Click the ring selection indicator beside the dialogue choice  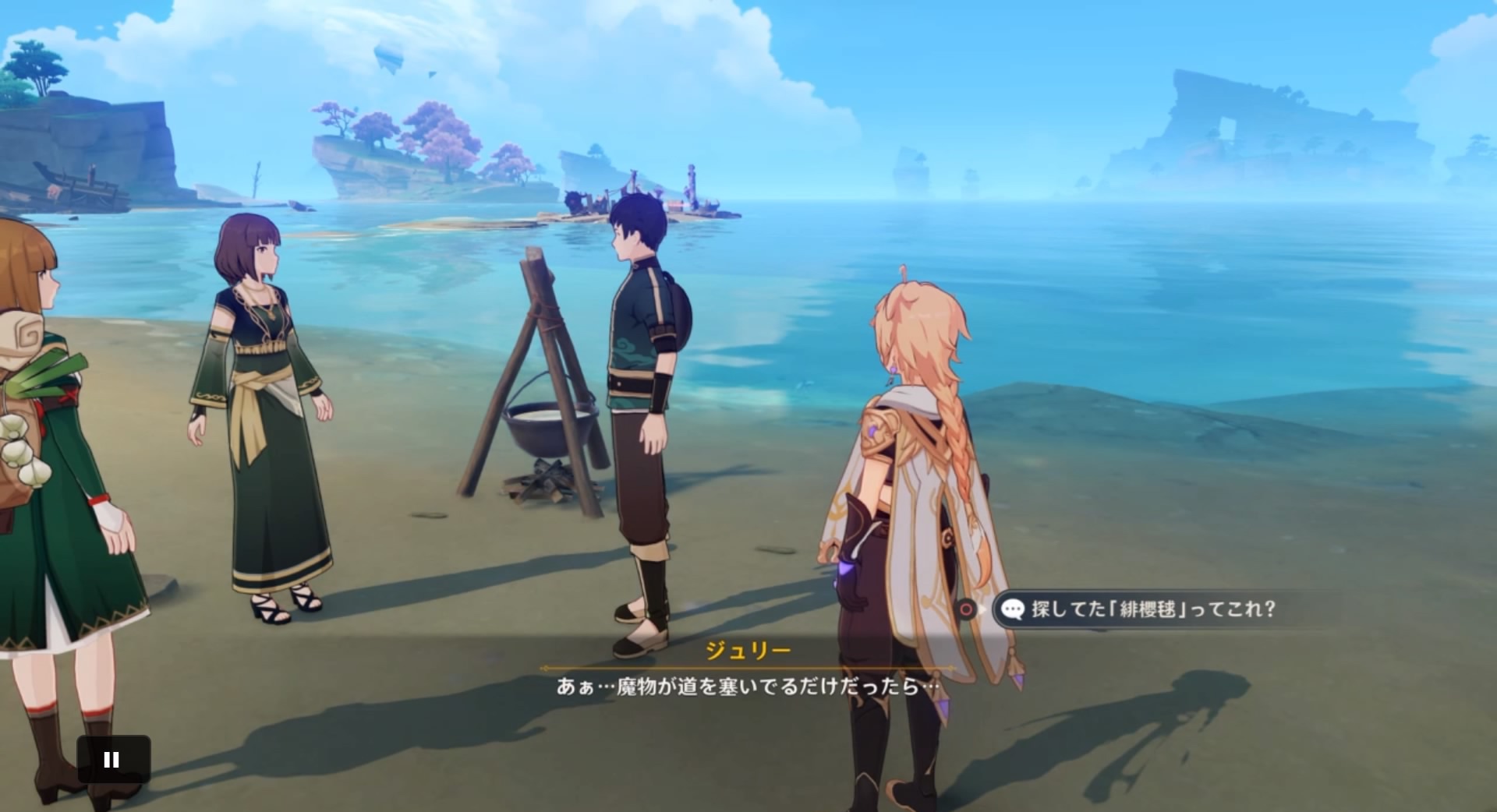point(967,610)
